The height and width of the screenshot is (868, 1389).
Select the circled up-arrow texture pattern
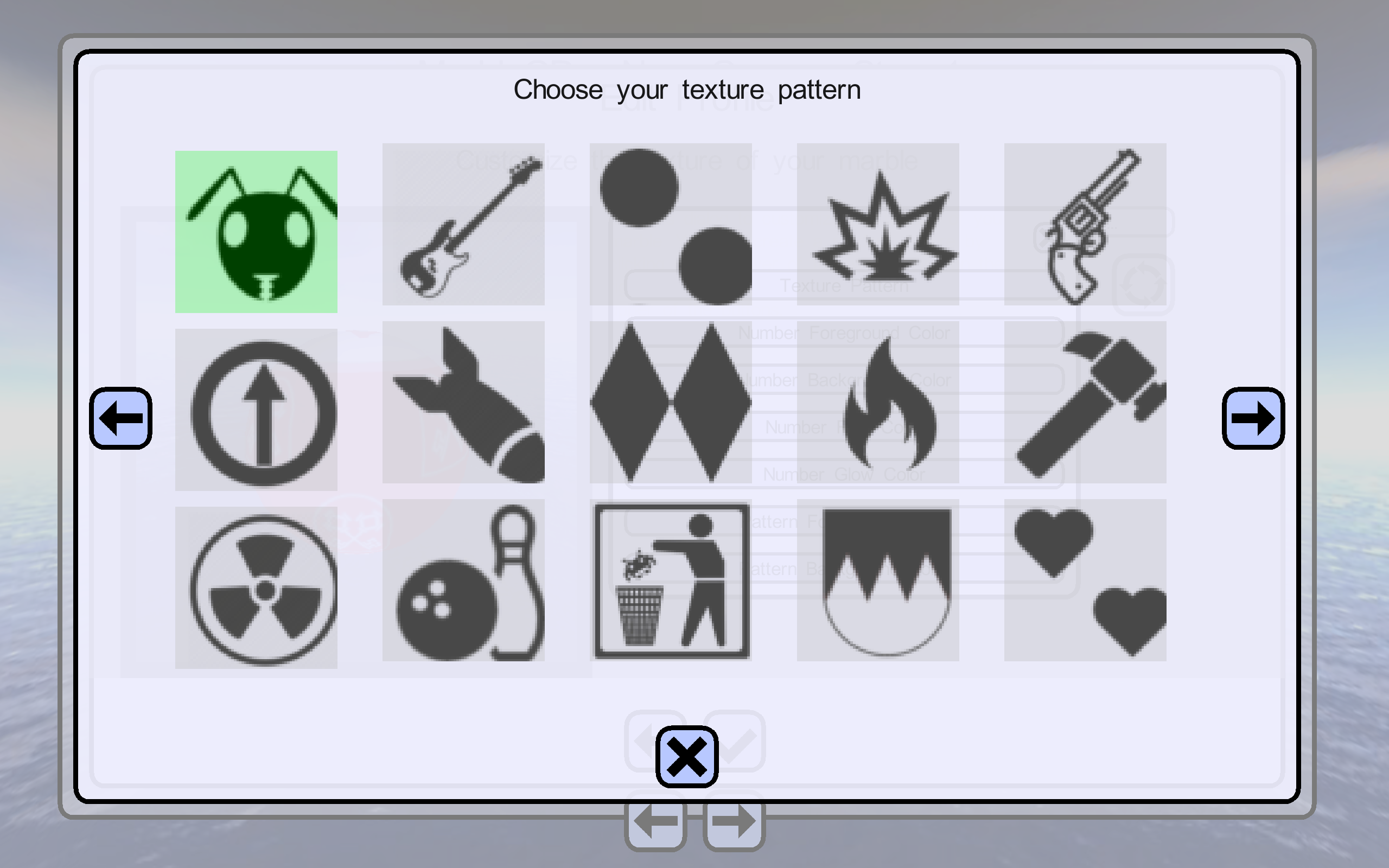[x=256, y=410]
